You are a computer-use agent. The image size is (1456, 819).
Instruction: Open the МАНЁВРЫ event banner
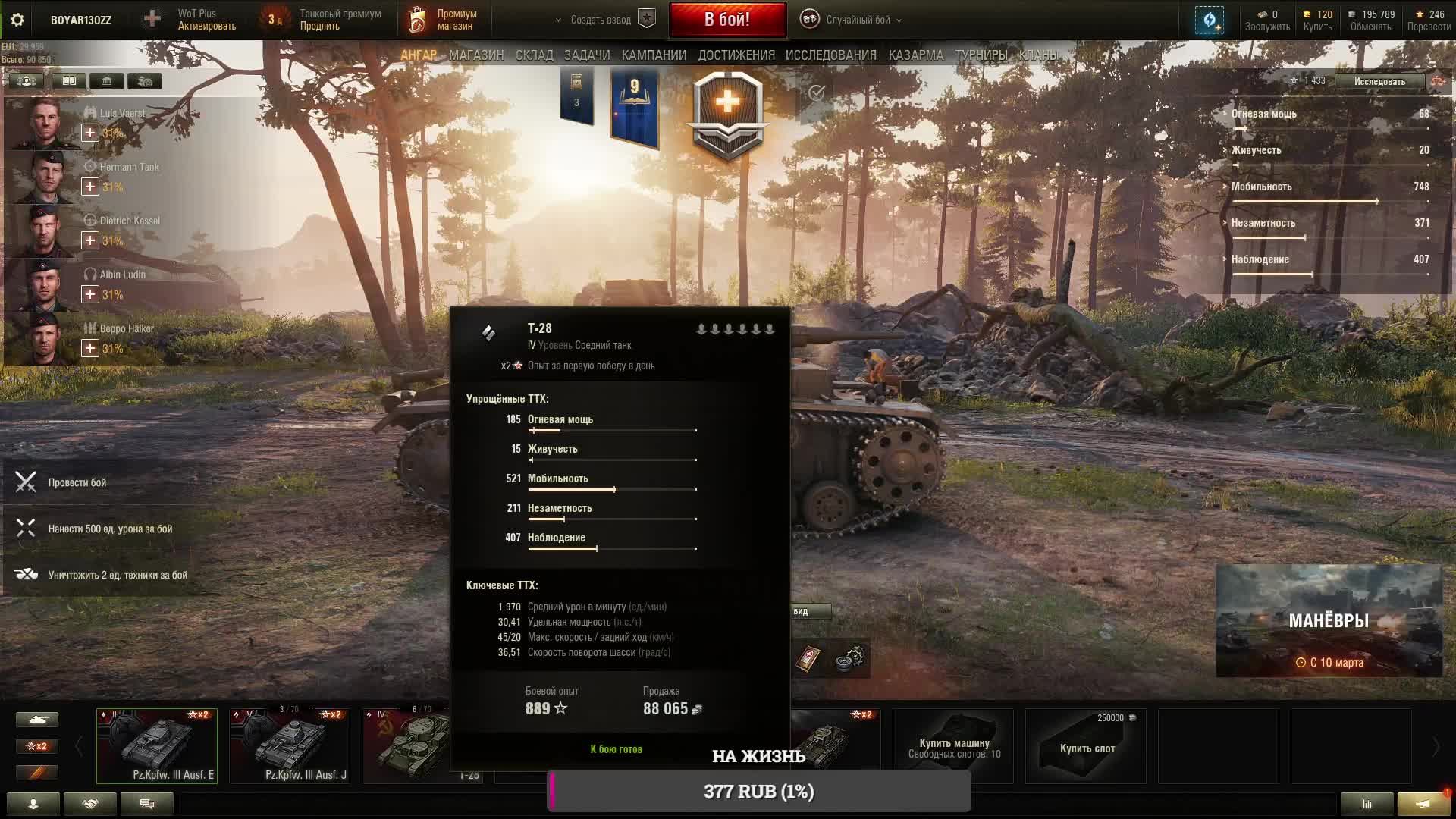(1329, 621)
